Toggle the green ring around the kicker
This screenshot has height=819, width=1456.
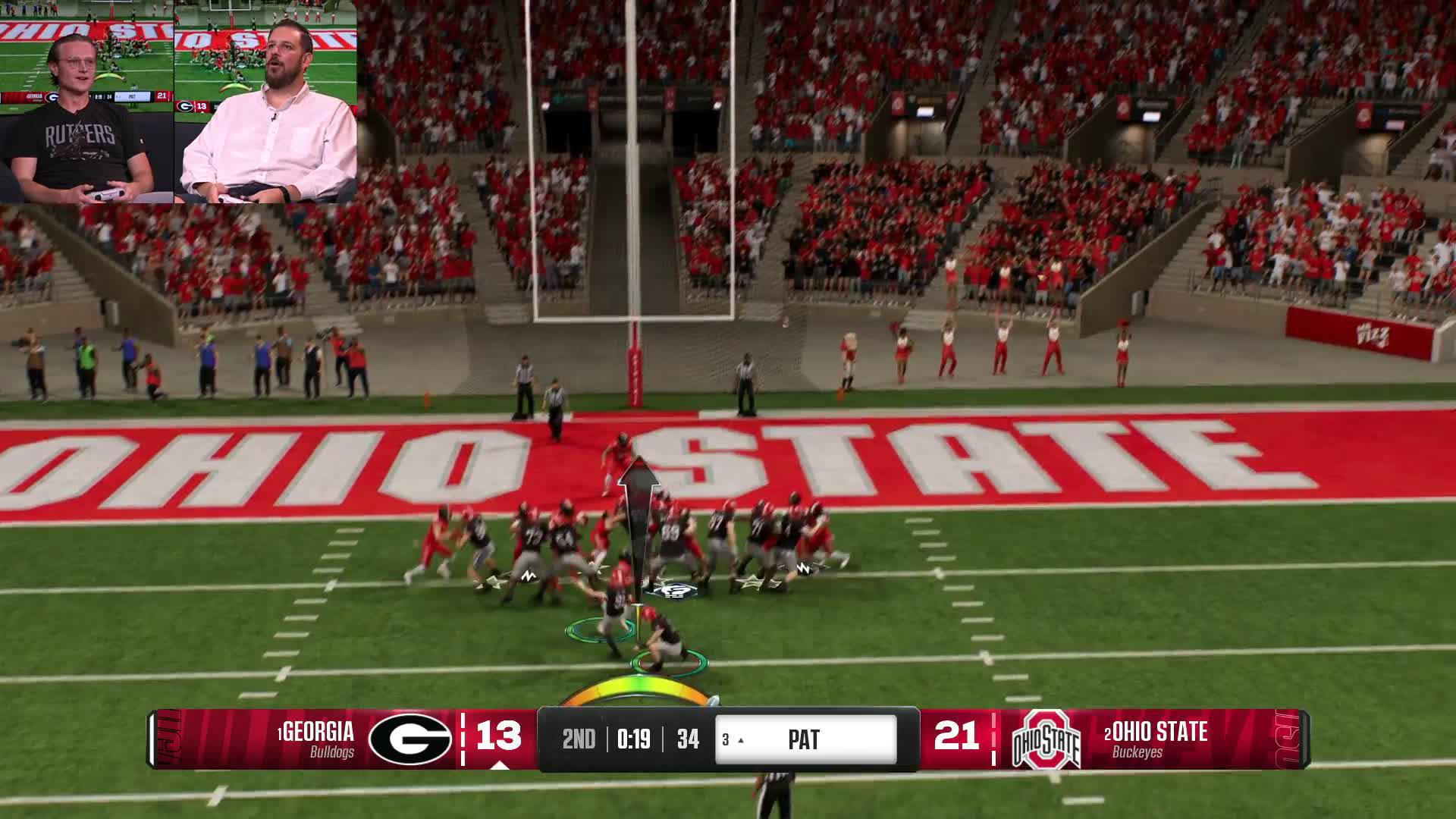[599, 630]
